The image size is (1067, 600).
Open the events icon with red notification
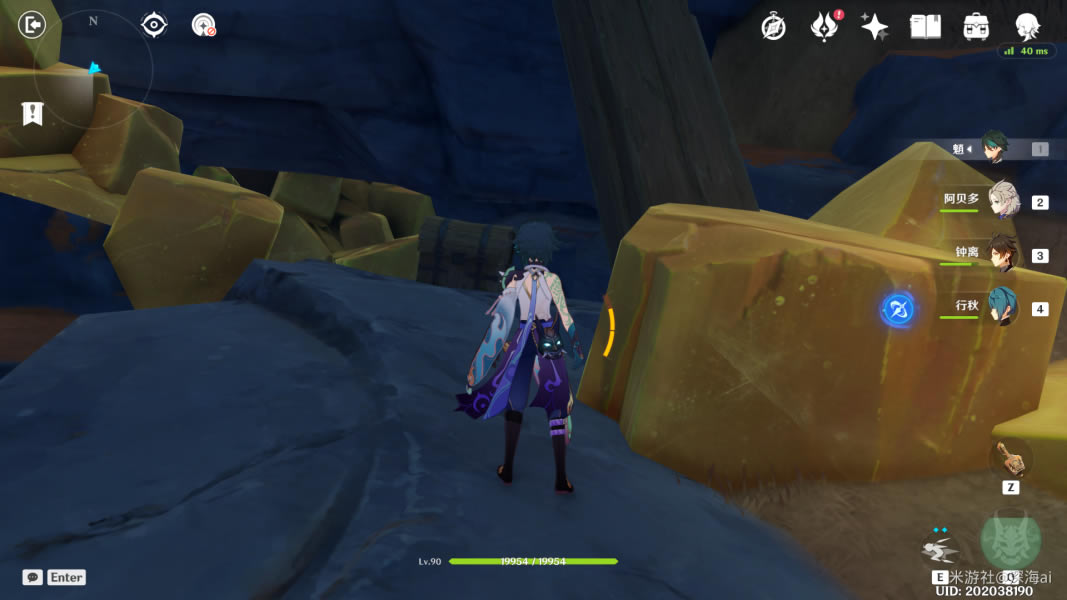[823, 27]
